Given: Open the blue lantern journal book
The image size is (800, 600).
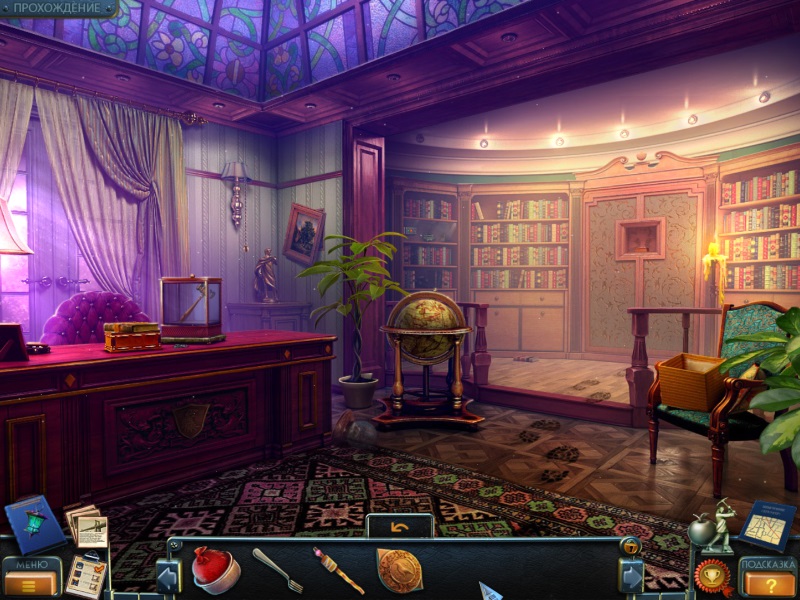Looking at the screenshot, I should pos(33,522).
